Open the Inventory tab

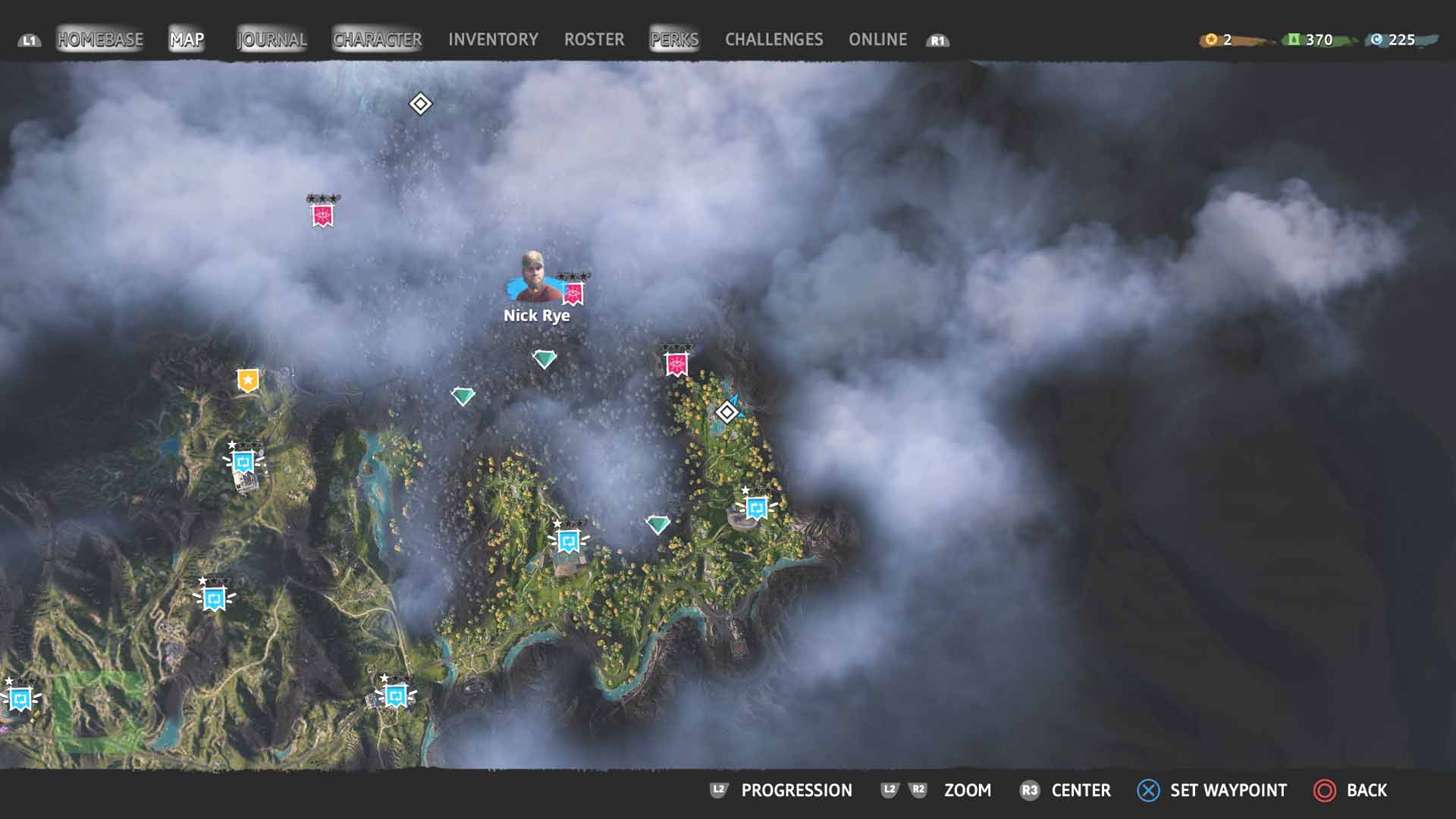493,39
